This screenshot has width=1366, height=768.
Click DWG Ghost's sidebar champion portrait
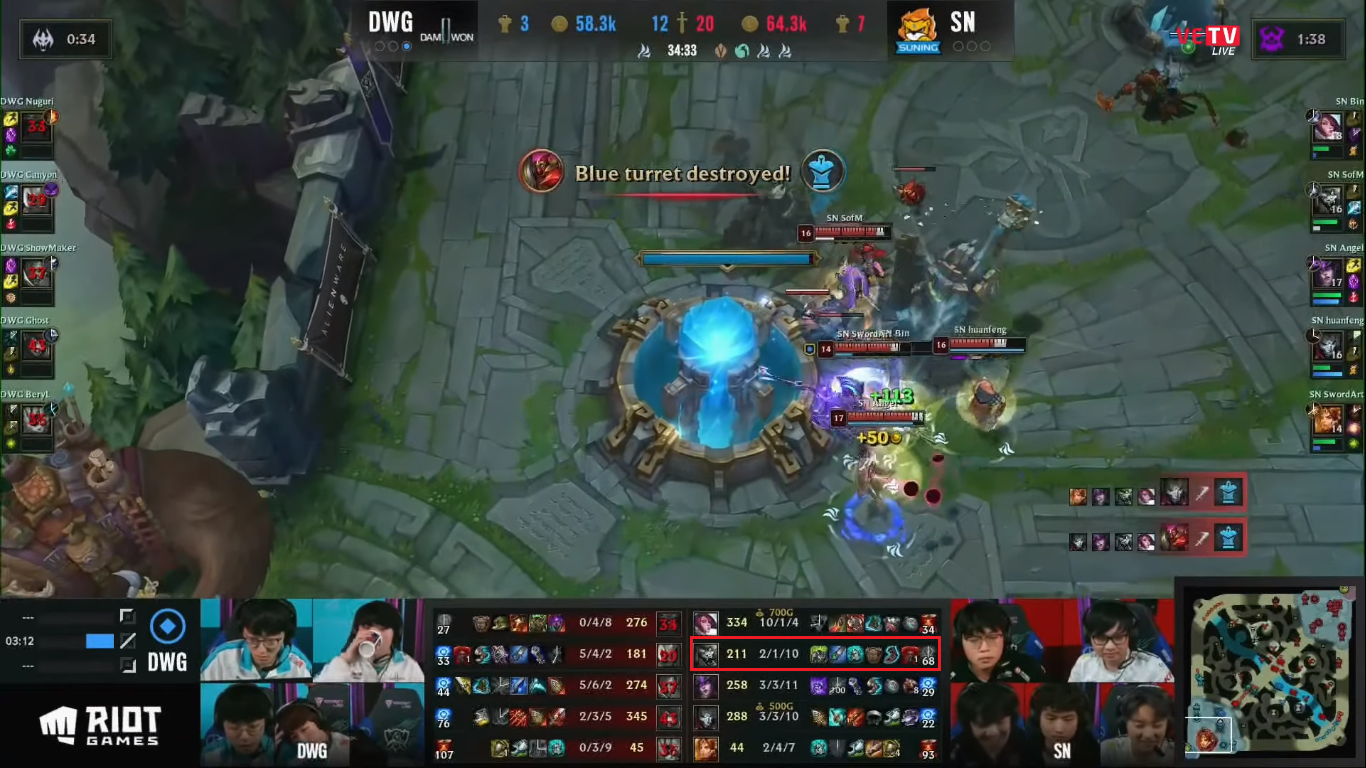click(x=36, y=345)
